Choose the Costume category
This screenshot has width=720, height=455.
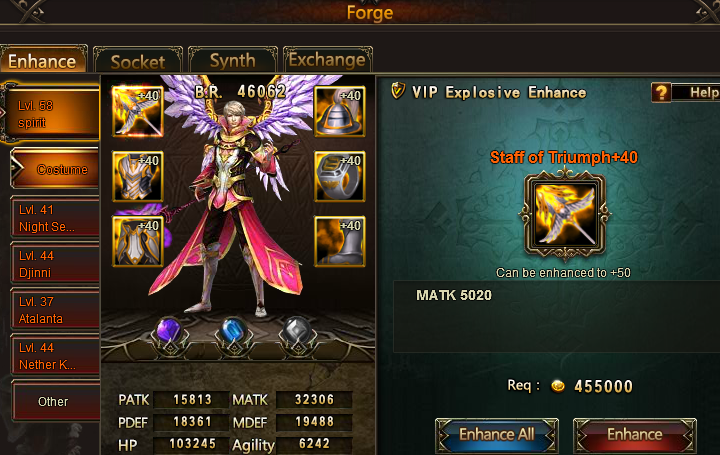point(58,170)
